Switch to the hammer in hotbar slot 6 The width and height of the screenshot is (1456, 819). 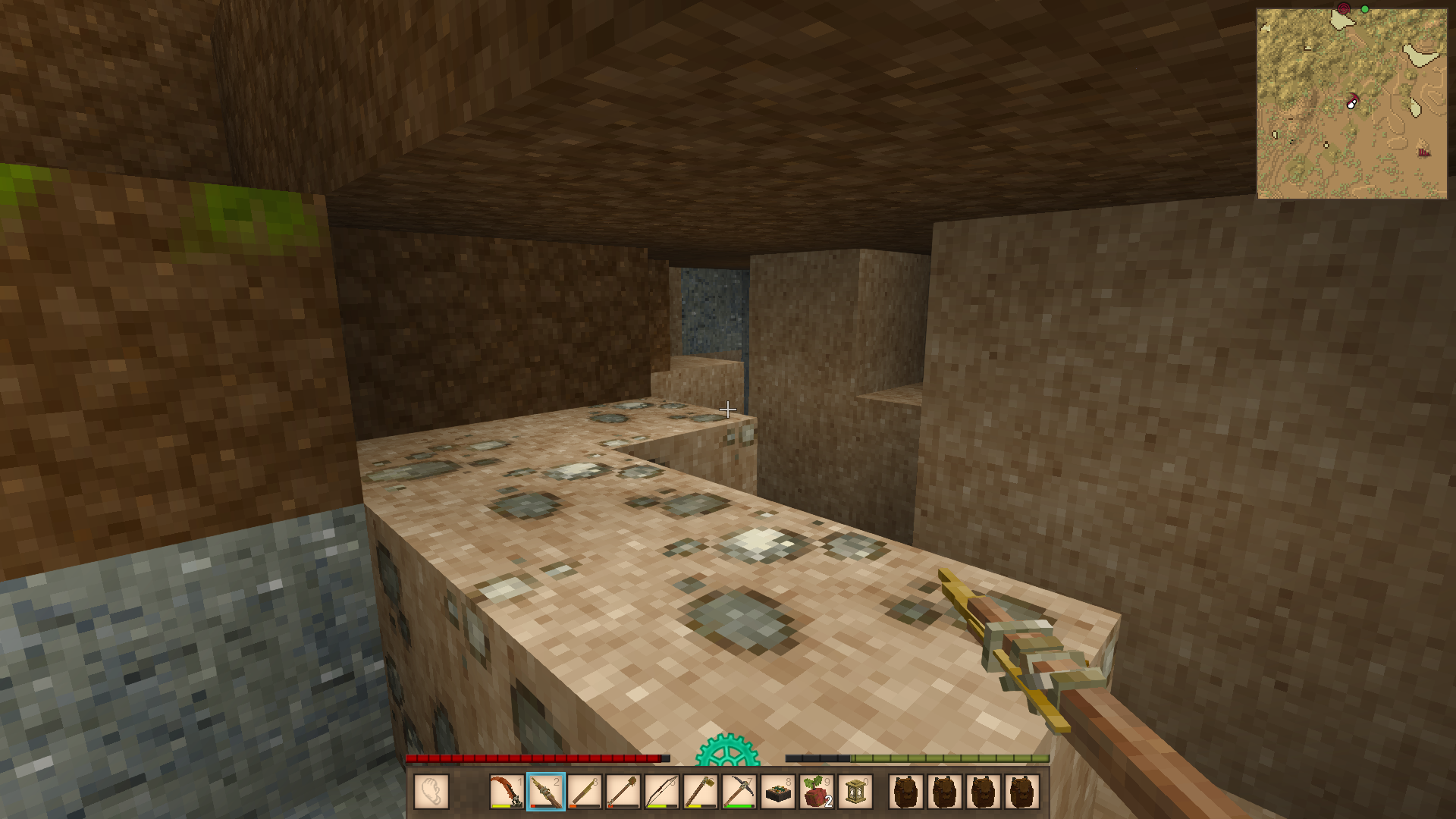coord(700,792)
